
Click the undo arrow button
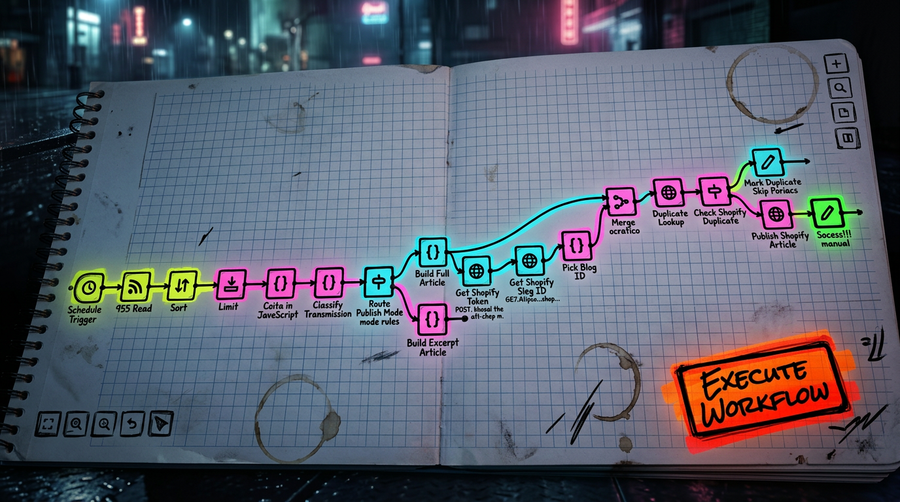pyautogui.click(x=132, y=424)
